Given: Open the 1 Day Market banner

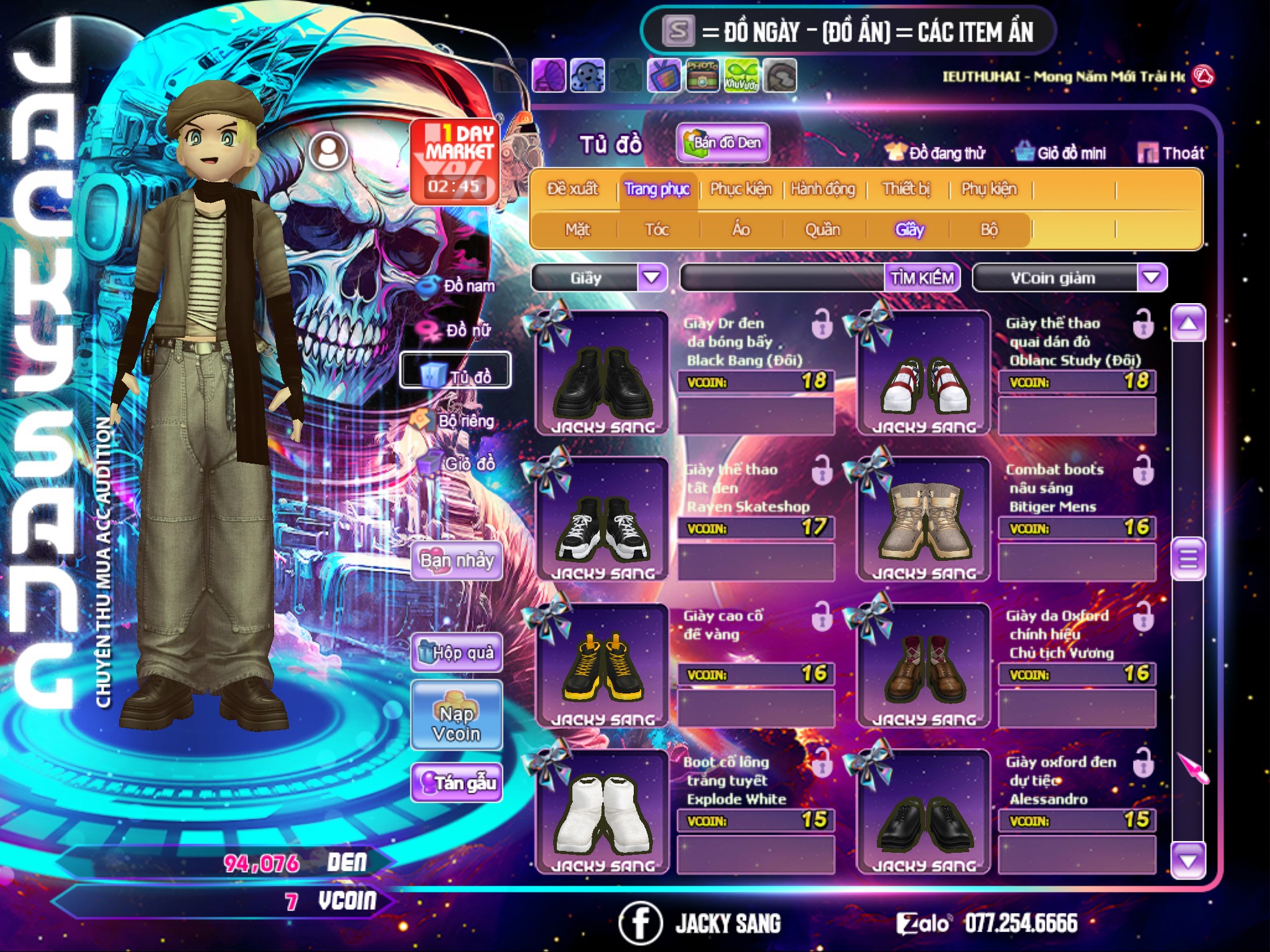Looking at the screenshot, I should (455, 161).
